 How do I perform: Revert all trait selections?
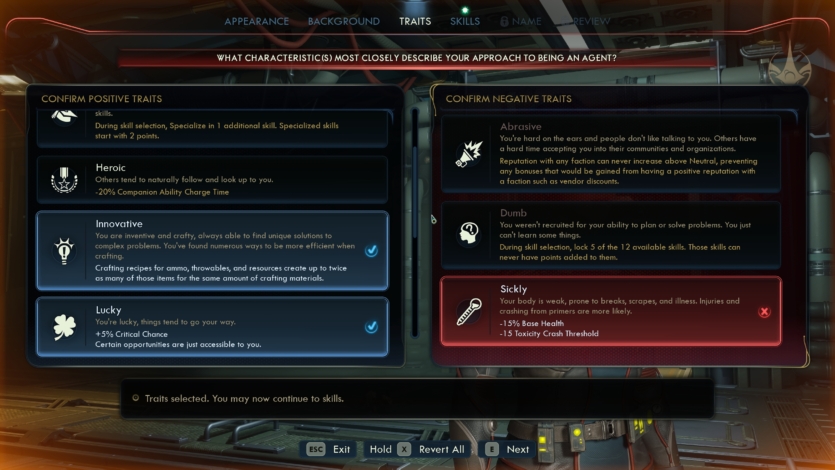coord(416,449)
